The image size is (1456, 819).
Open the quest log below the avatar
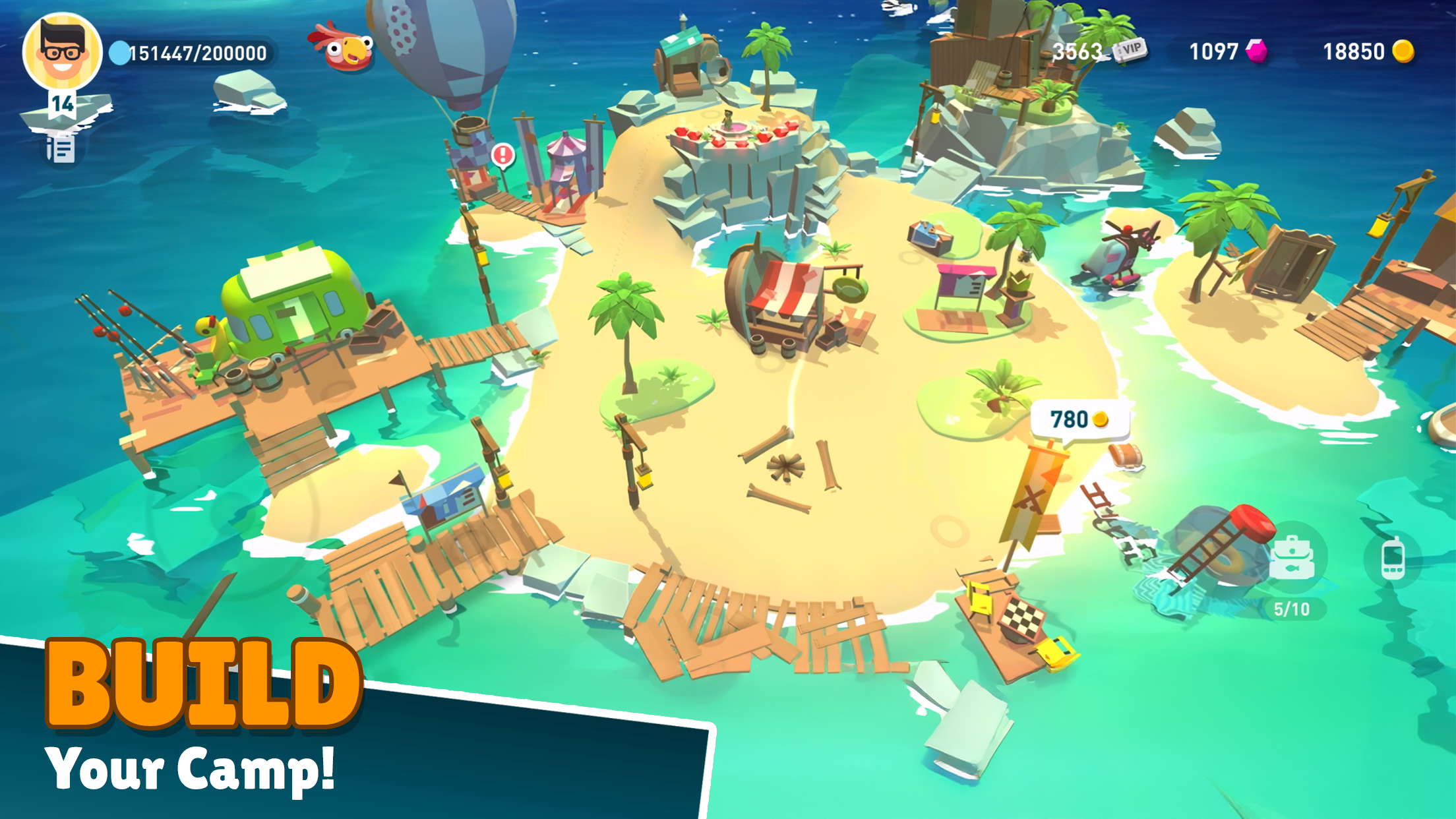60,150
